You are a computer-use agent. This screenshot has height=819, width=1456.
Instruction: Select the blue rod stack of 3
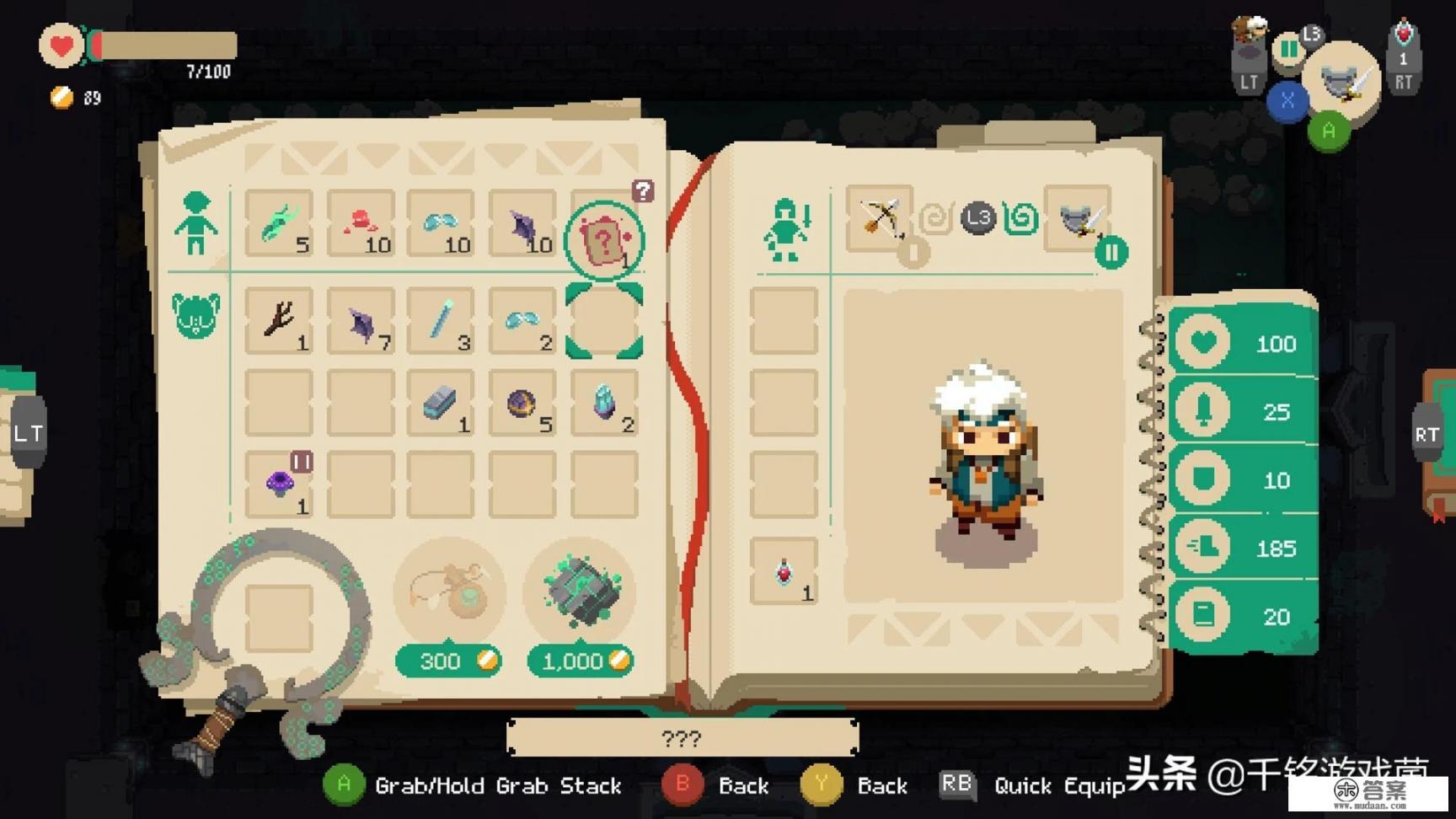coord(442,320)
